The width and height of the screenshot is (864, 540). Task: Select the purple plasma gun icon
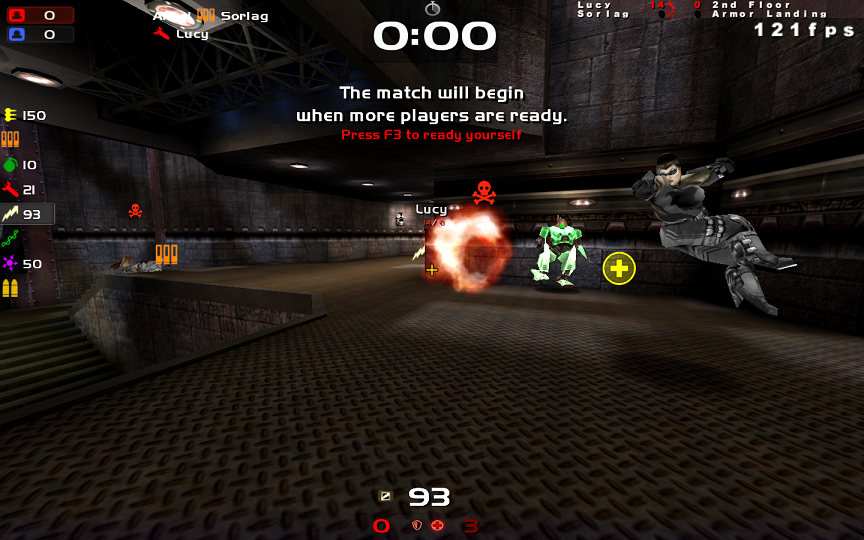(x=11, y=264)
